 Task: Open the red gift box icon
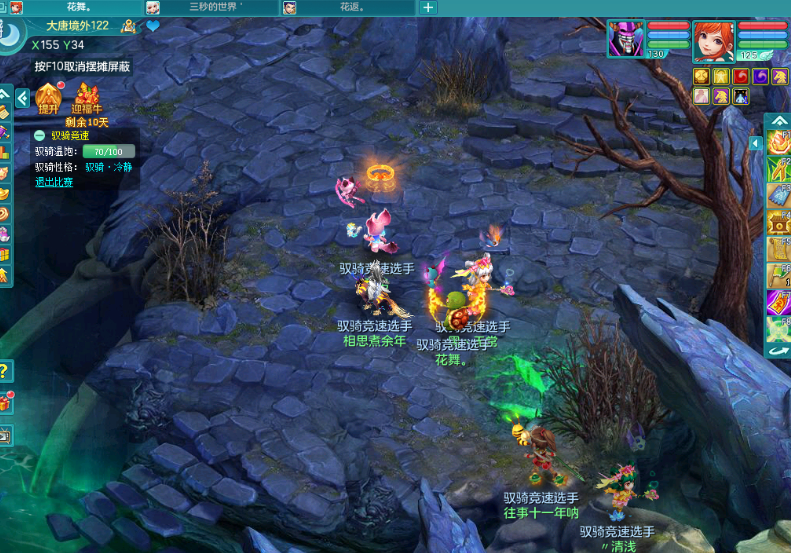5,403
